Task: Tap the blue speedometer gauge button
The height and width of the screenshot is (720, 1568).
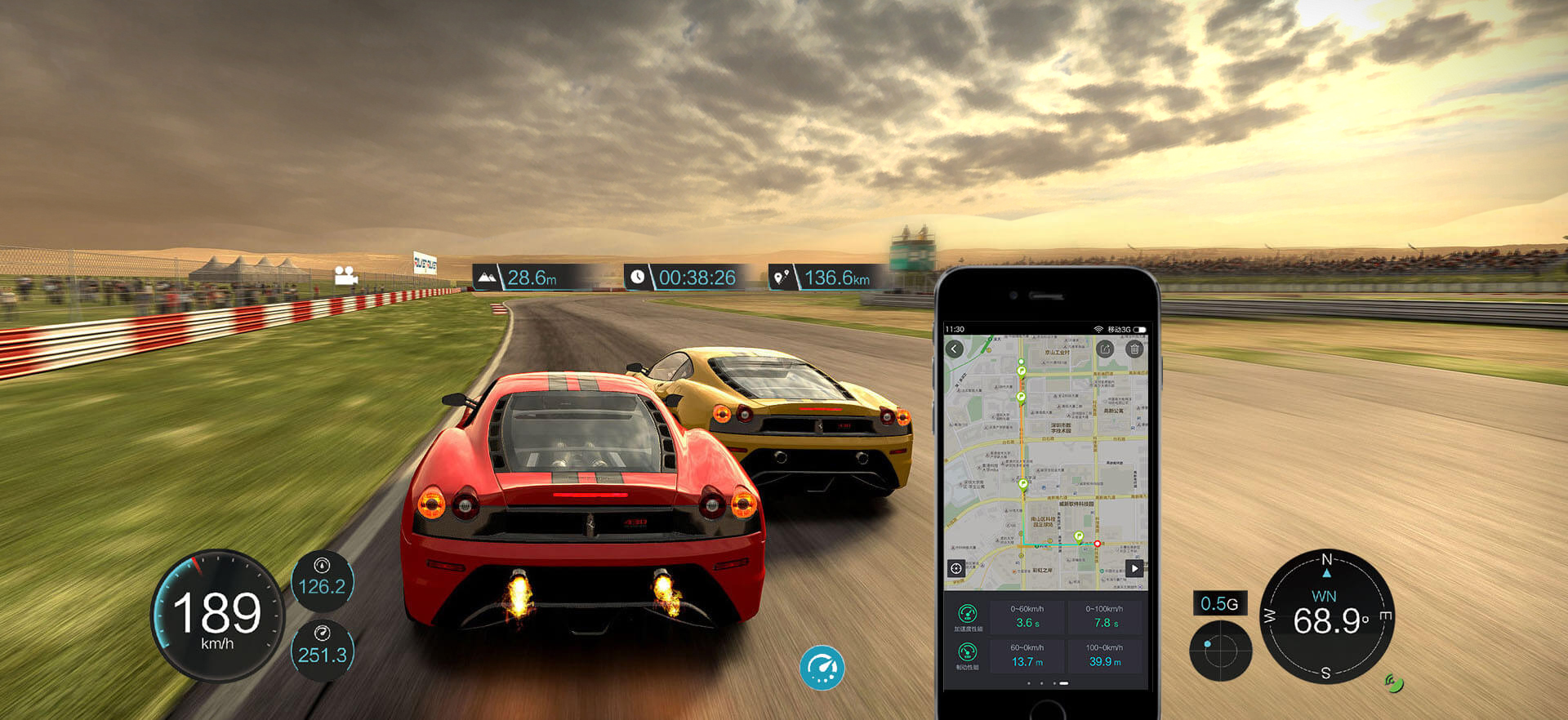Action: pyautogui.click(x=822, y=668)
